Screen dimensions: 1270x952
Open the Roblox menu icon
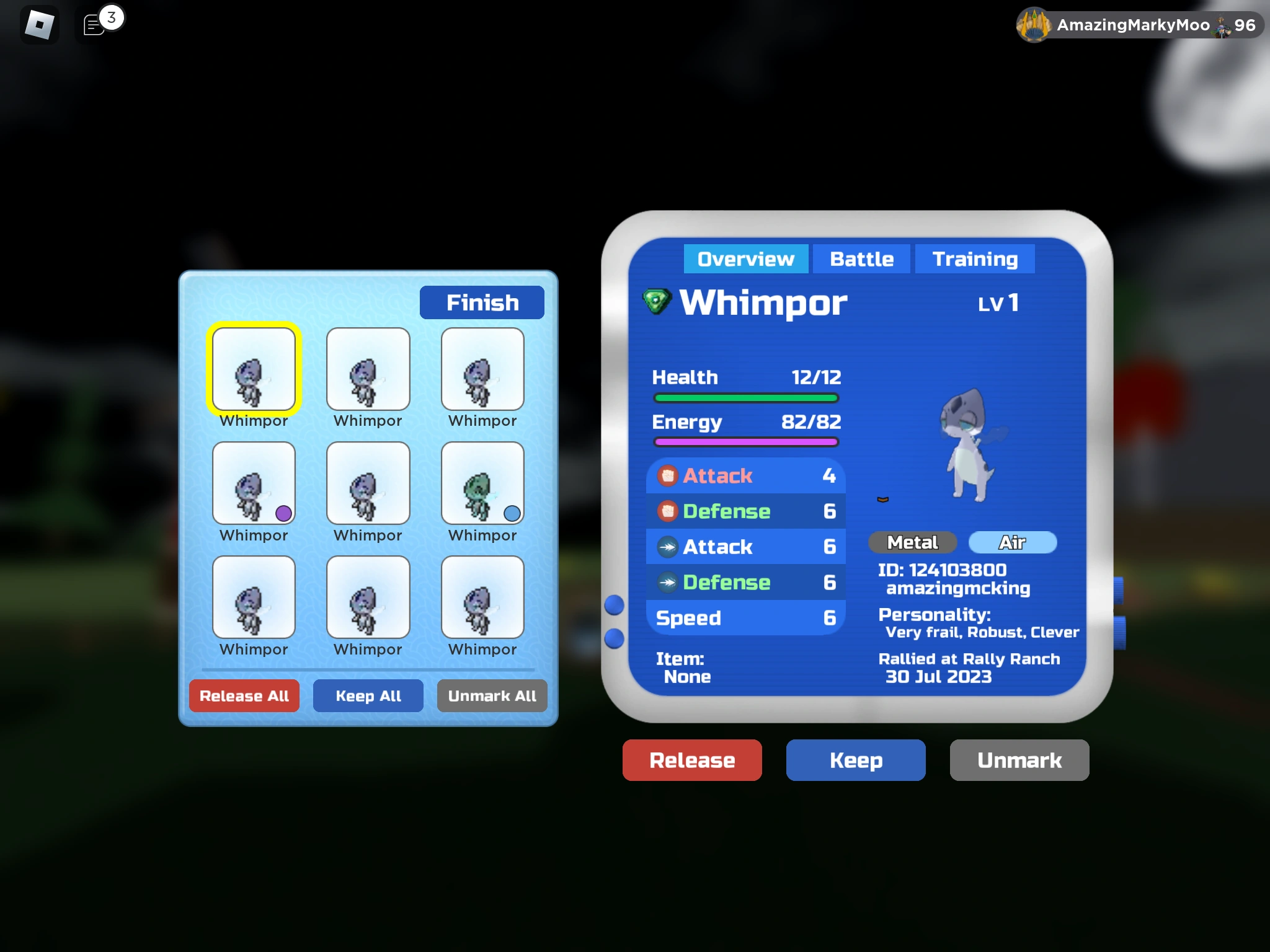[40, 24]
